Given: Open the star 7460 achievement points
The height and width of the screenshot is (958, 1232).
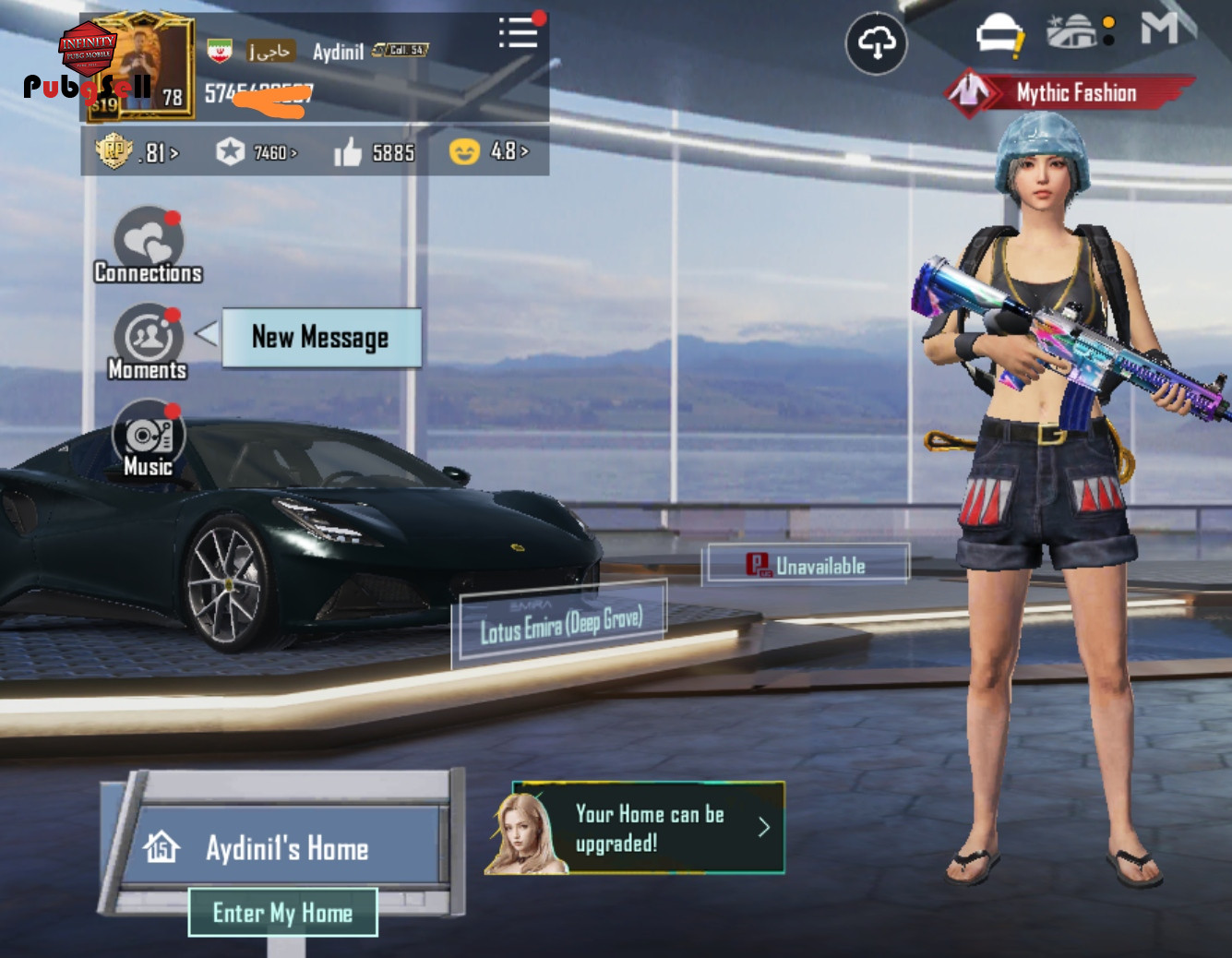Looking at the screenshot, I should (x=256, y=151).
